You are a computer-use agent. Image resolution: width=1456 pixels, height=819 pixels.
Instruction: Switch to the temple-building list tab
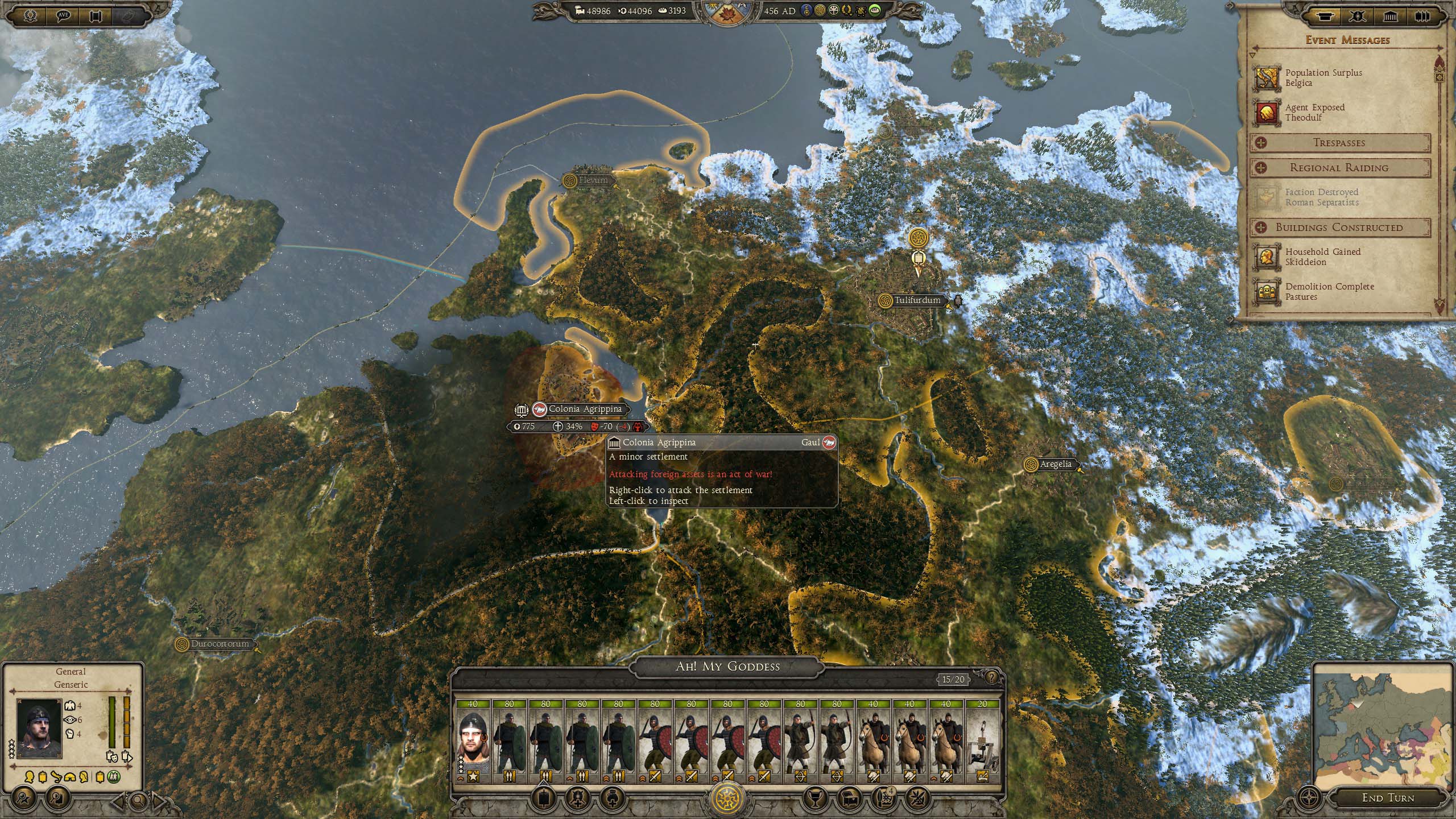[x=1391, y=15]
